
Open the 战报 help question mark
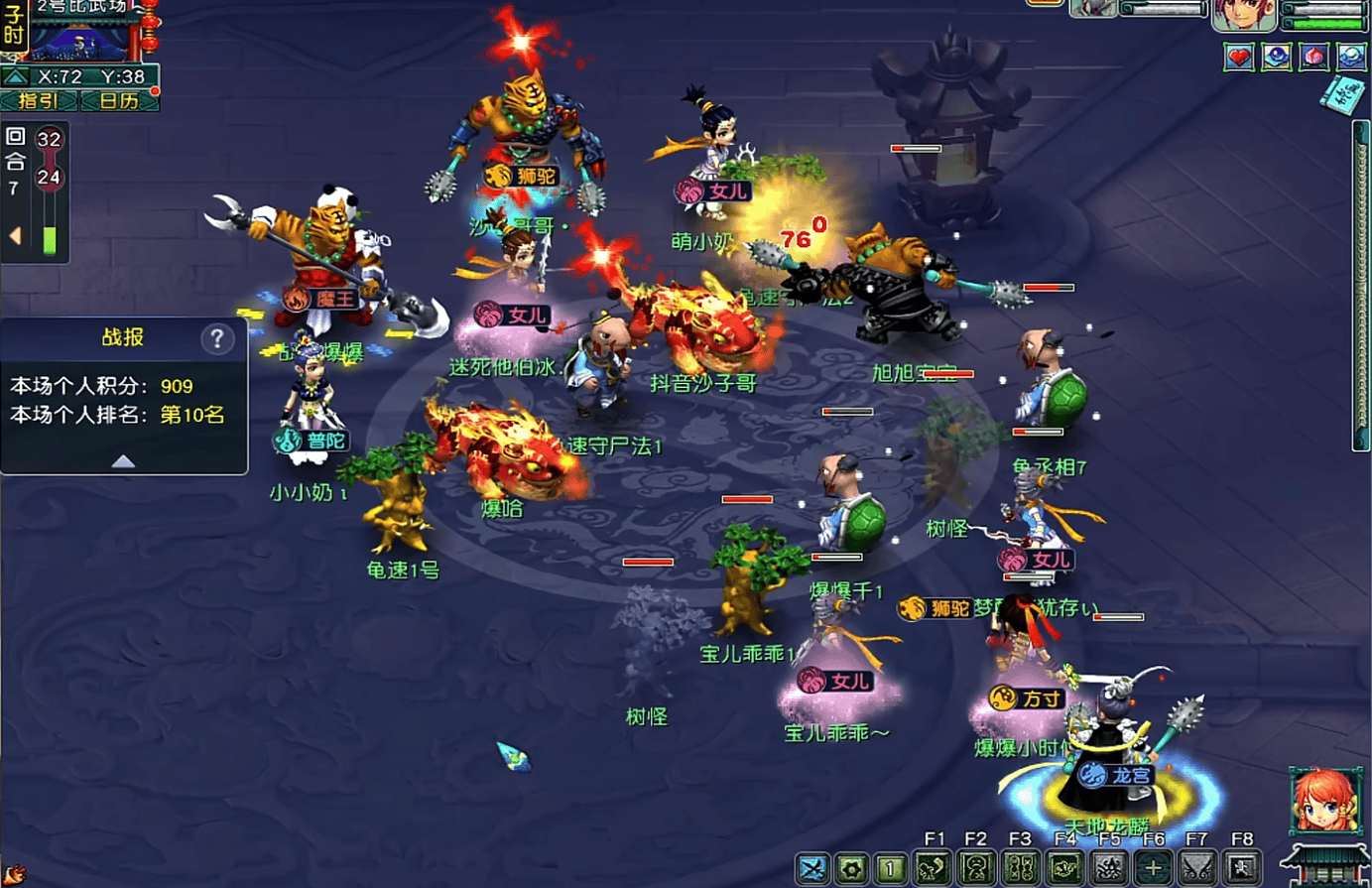(217, 338)
